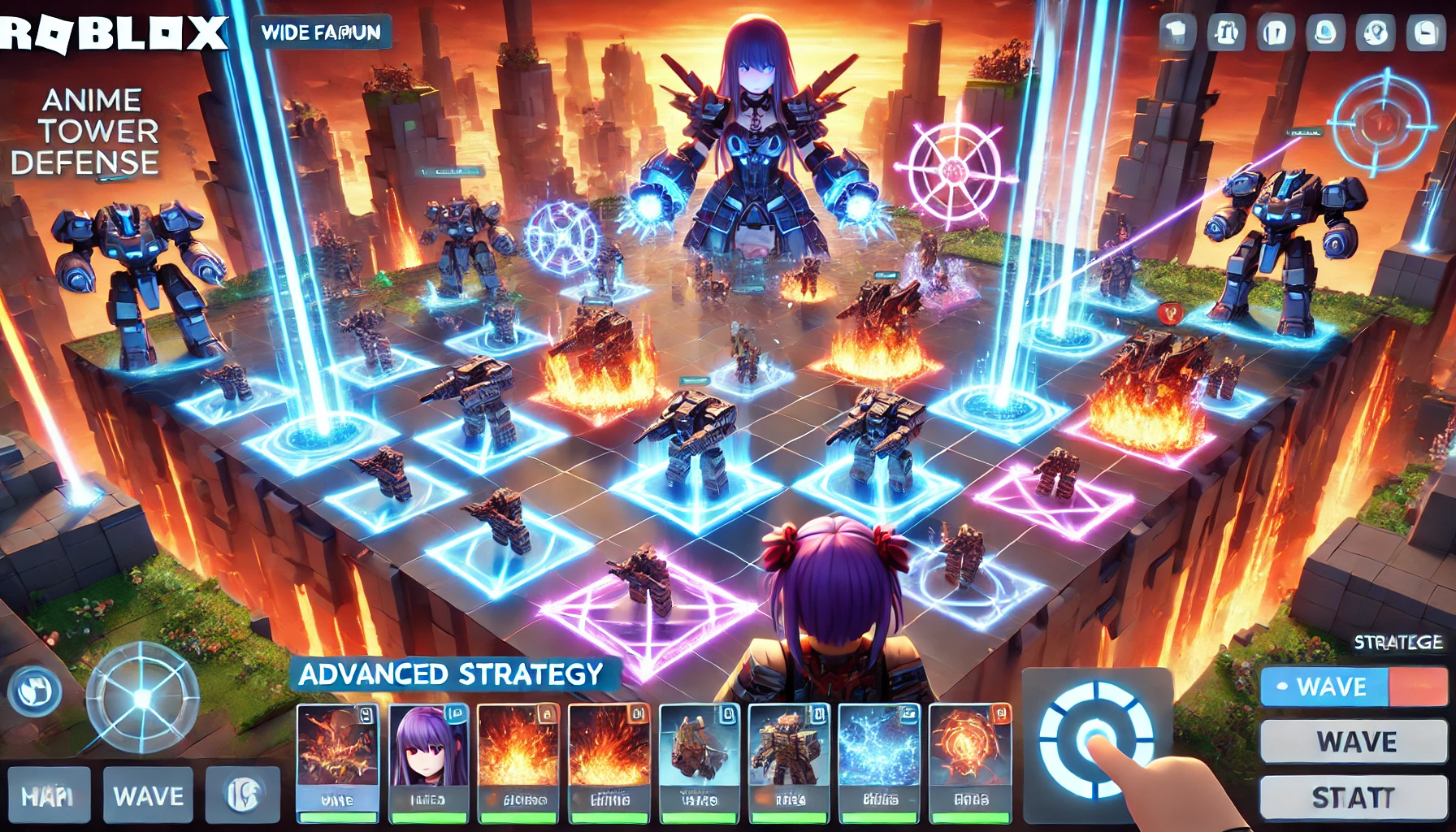The image size is (1456, 832).
Task: Click the STRATEGE label above the wave buttons
Action: click(x=1397, y=642)
